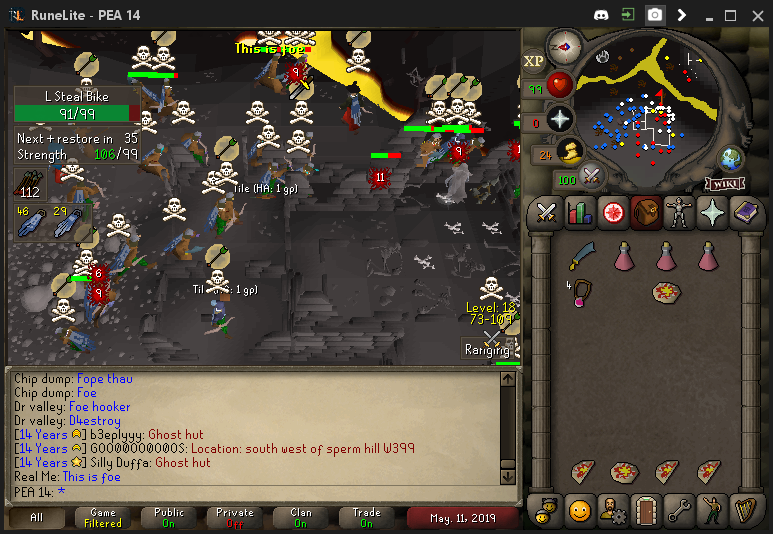
Task: Click the Wiki lookup banner
Action: tap(723, 183)
